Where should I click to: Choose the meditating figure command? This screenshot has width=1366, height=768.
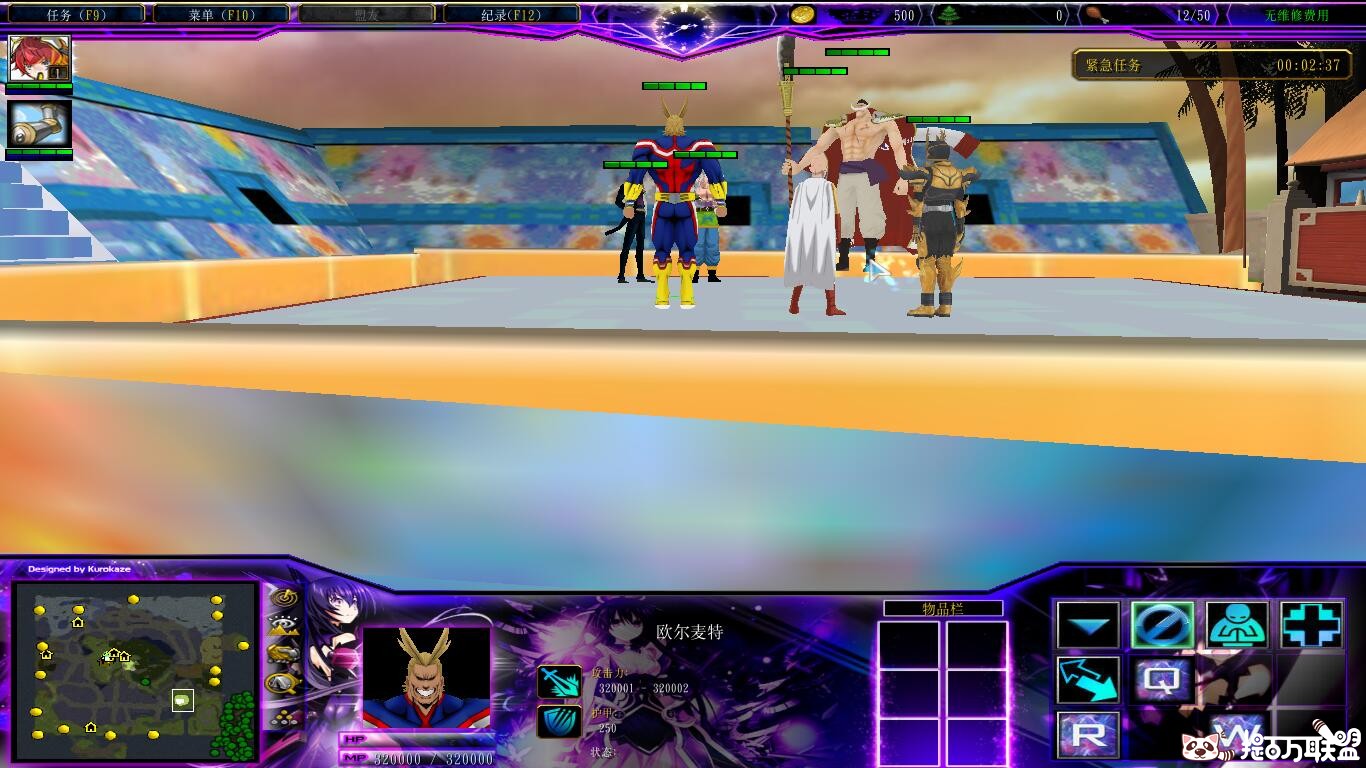pos(1237,626)
